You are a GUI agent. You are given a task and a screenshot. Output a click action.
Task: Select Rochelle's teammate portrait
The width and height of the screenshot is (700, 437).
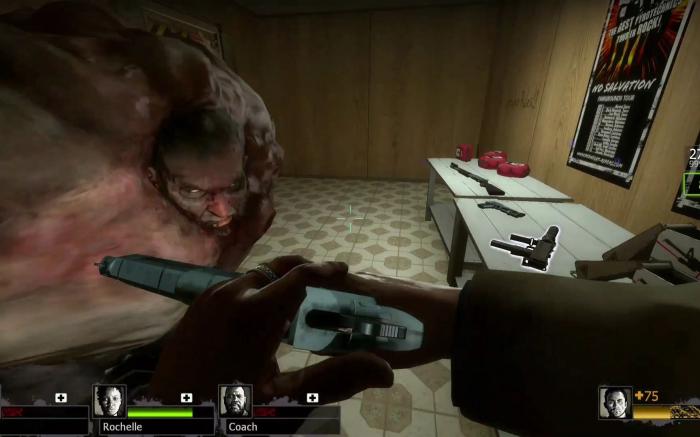[x=109, y=401]
